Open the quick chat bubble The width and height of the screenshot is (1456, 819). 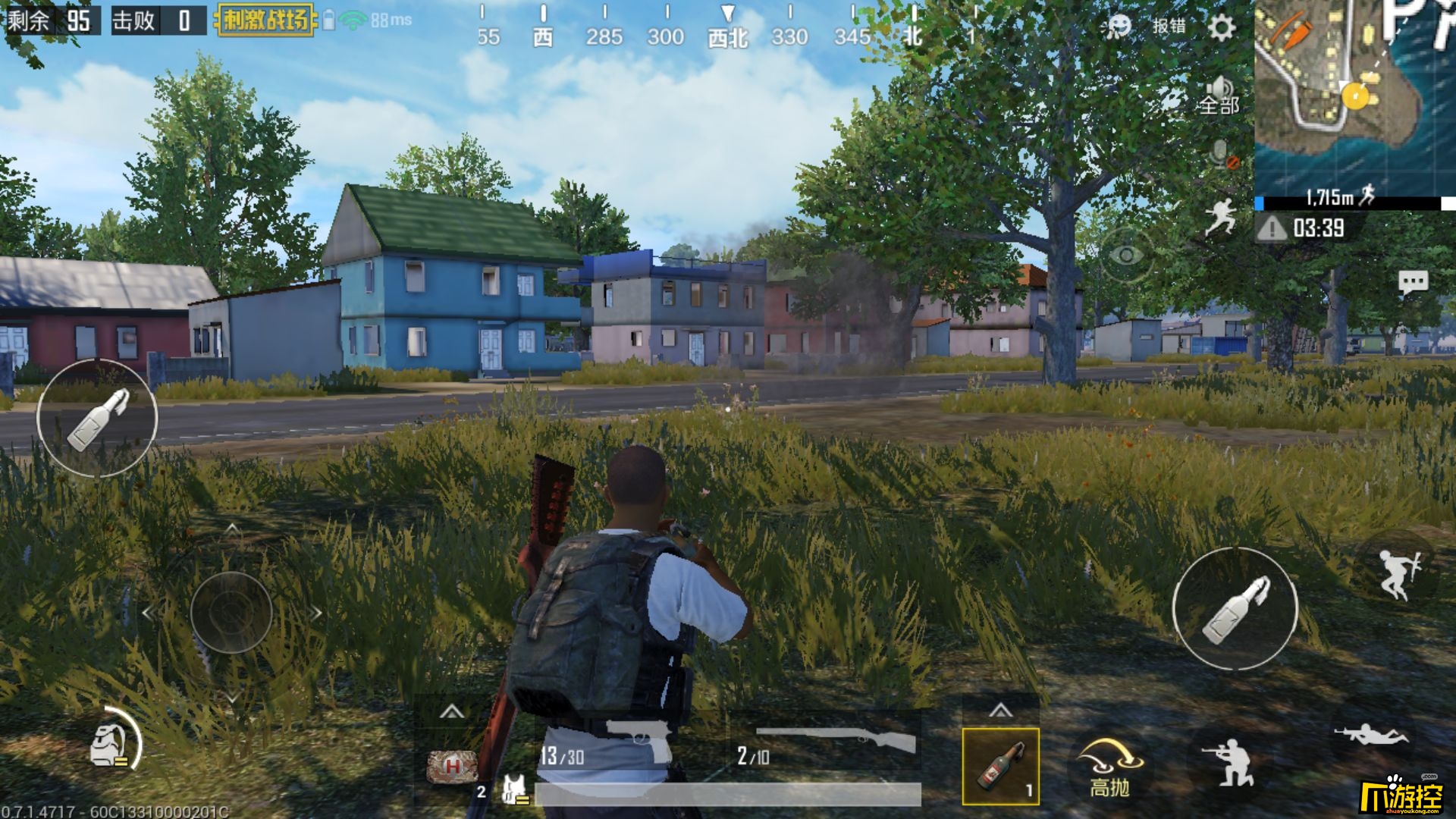1413,283
